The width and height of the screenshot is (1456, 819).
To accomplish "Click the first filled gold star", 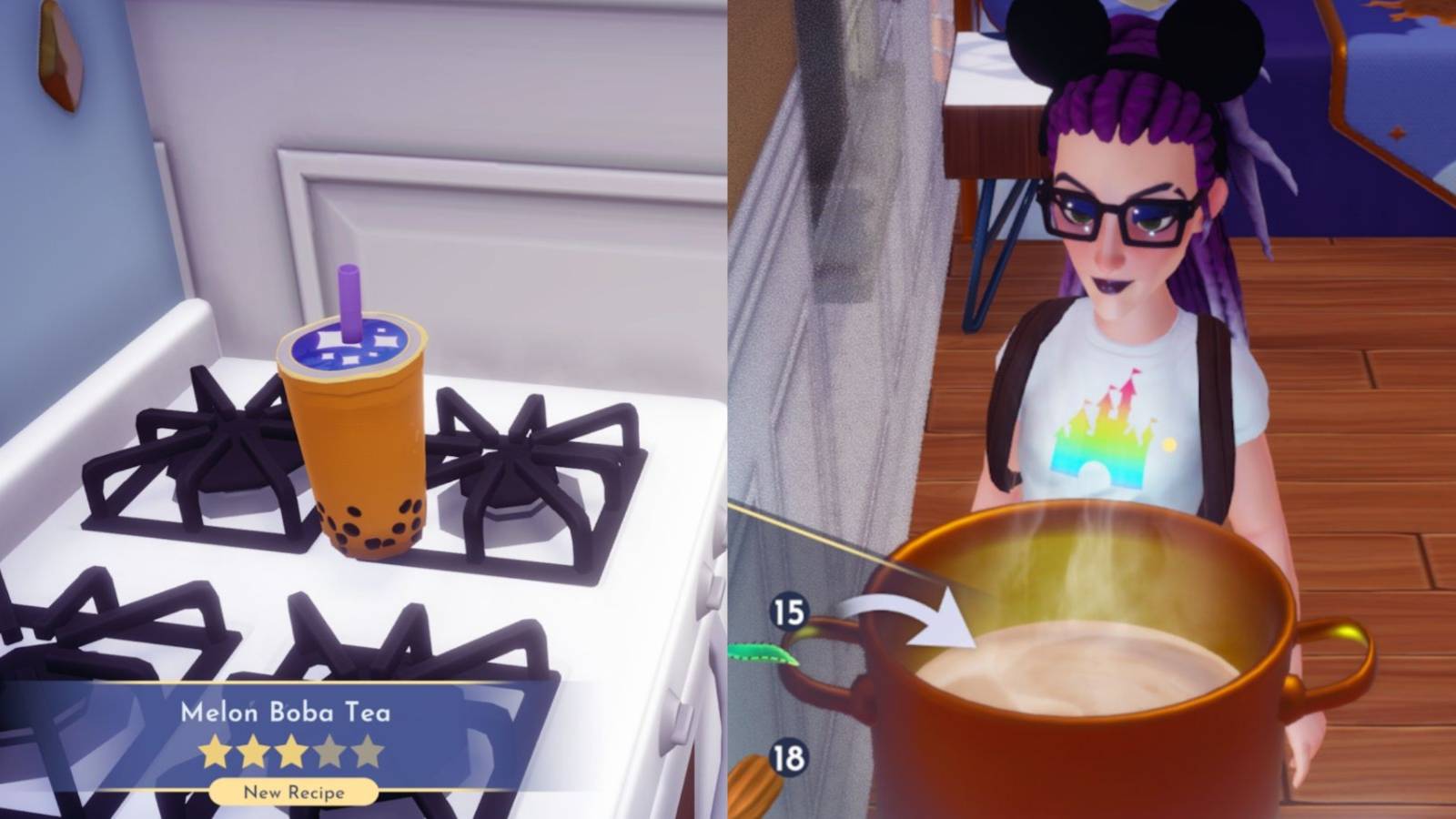I will point(214,751).
